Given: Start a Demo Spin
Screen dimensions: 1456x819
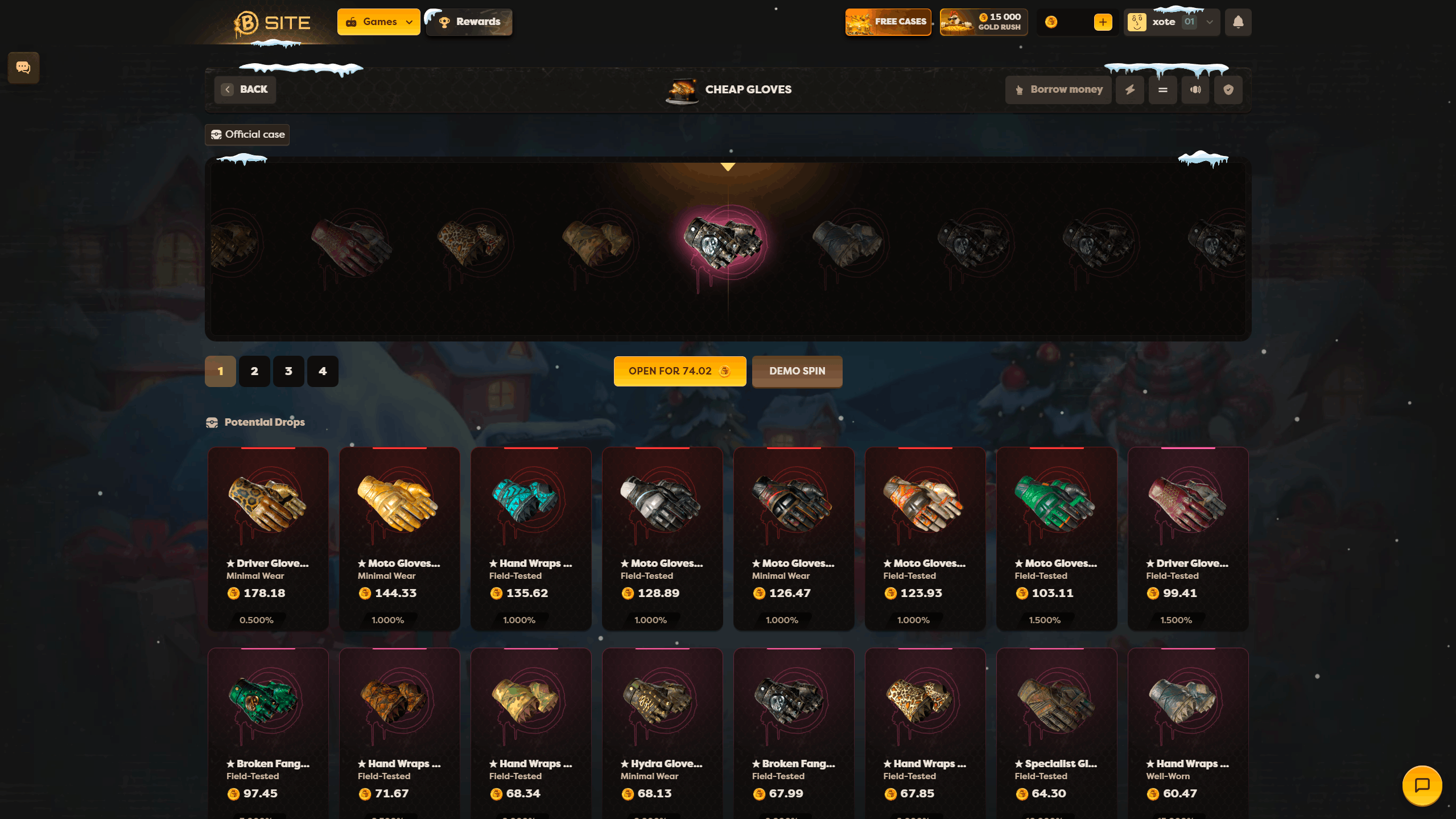Looking at the screenshot, I should pyautogui.click(x=797, y=371).
